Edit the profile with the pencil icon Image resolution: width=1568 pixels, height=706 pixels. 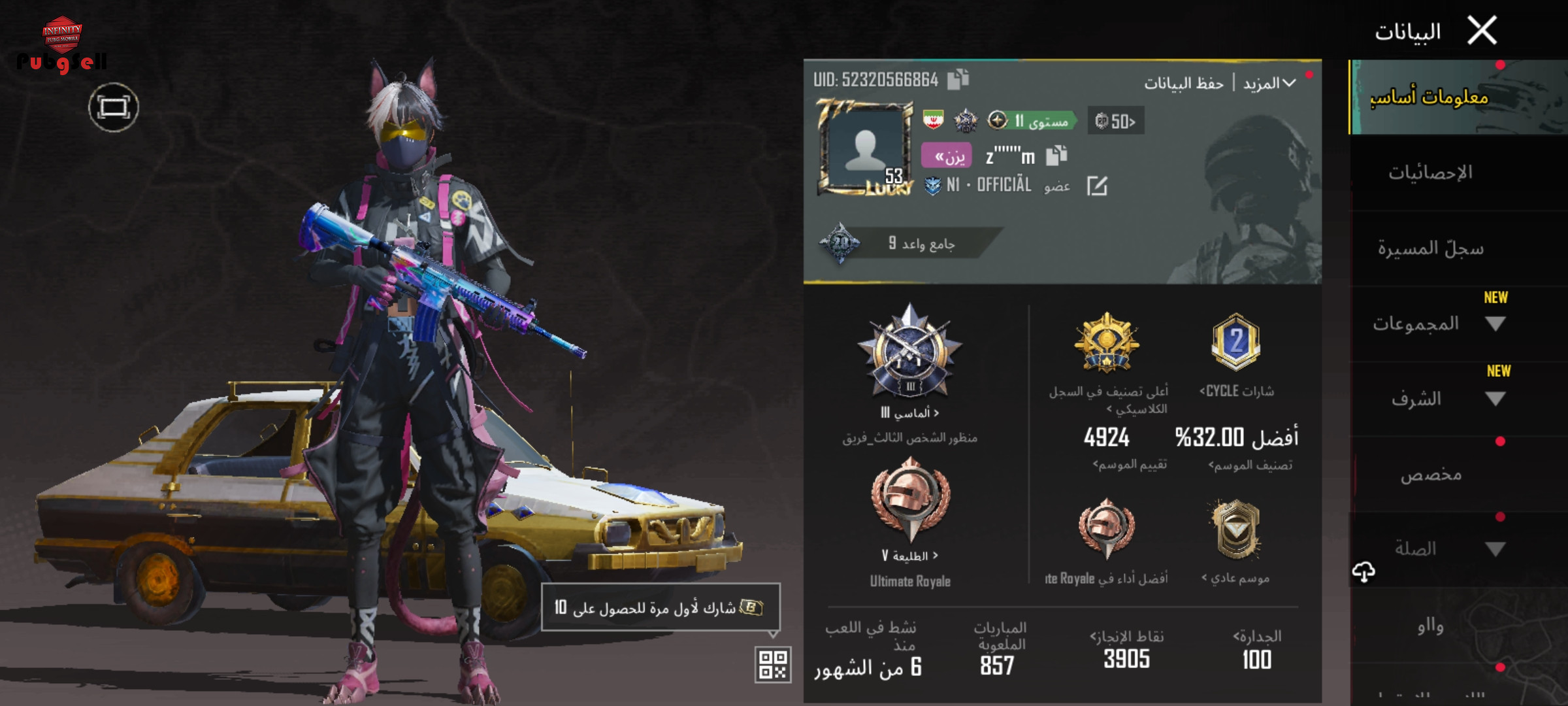point(1097,186)
